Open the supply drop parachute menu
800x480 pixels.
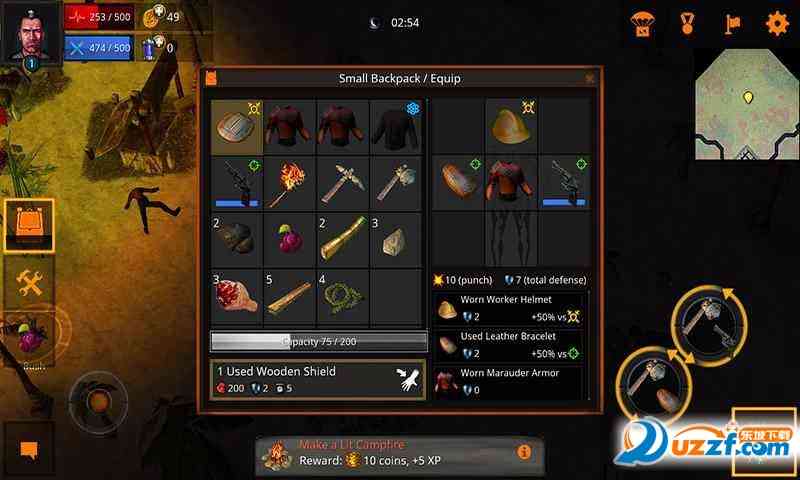pos(643,23)
